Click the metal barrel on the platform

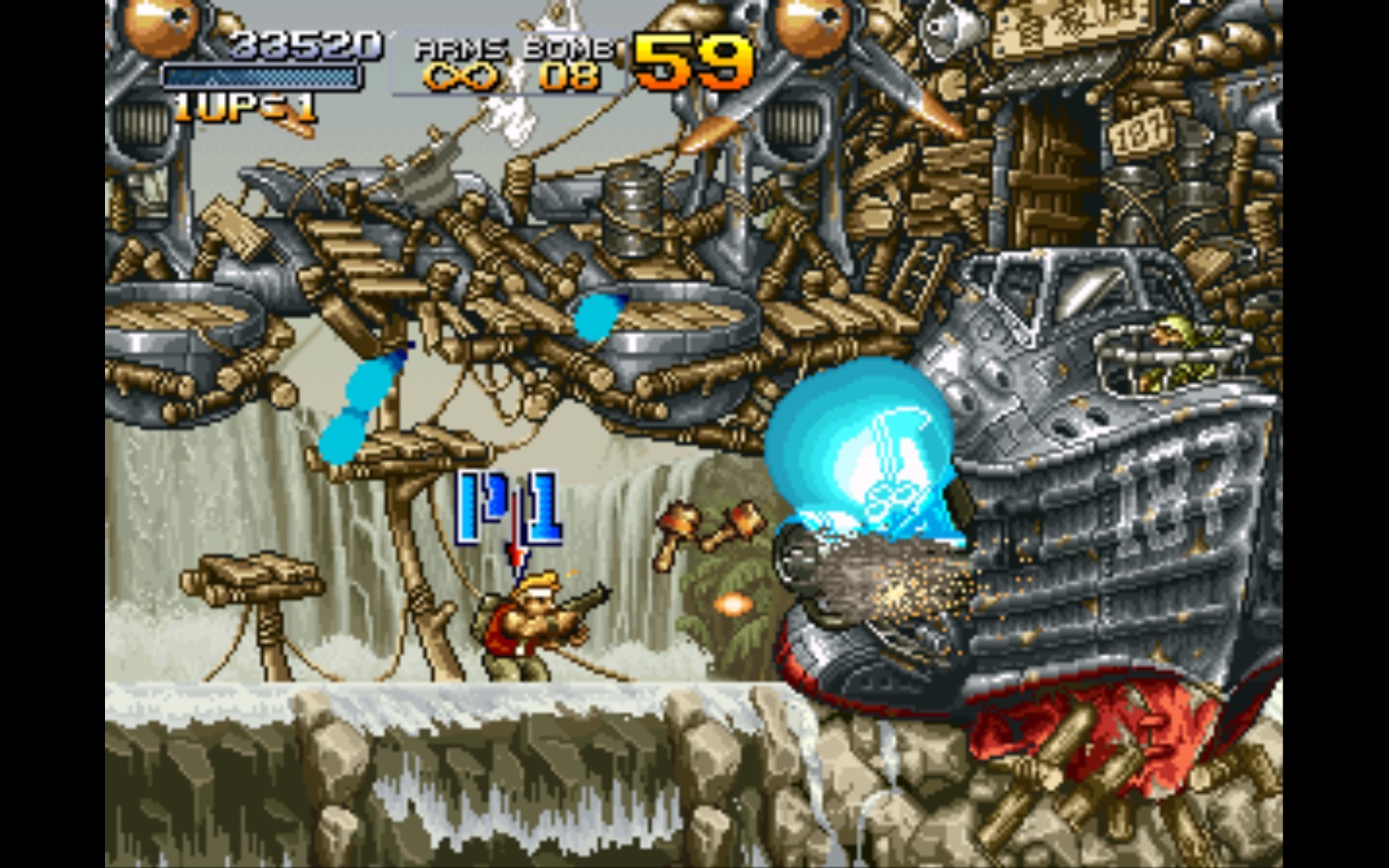click(x=631, y=194)
